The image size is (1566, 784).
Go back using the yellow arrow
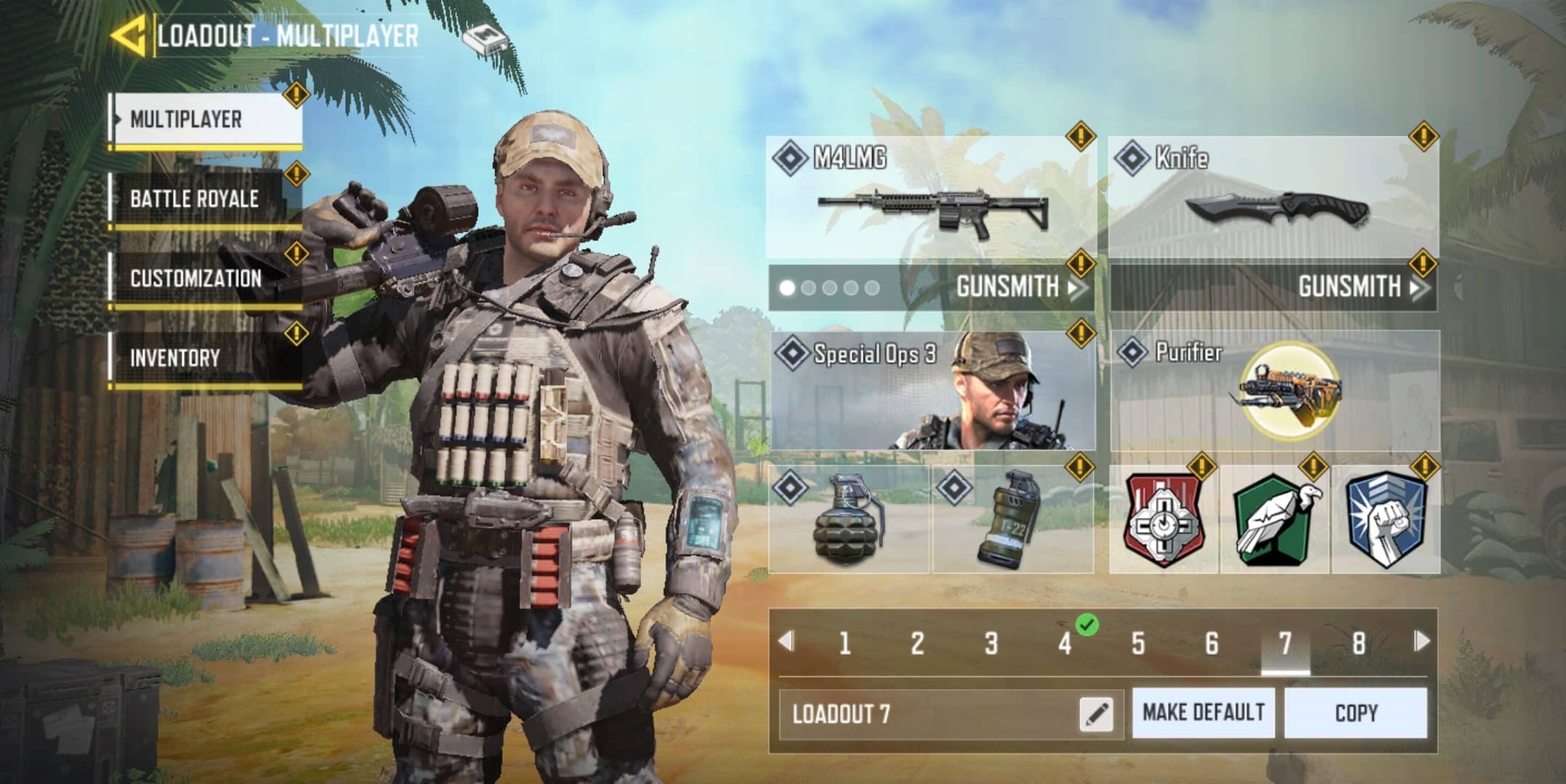pyautogui.click(x=129, y=35)
